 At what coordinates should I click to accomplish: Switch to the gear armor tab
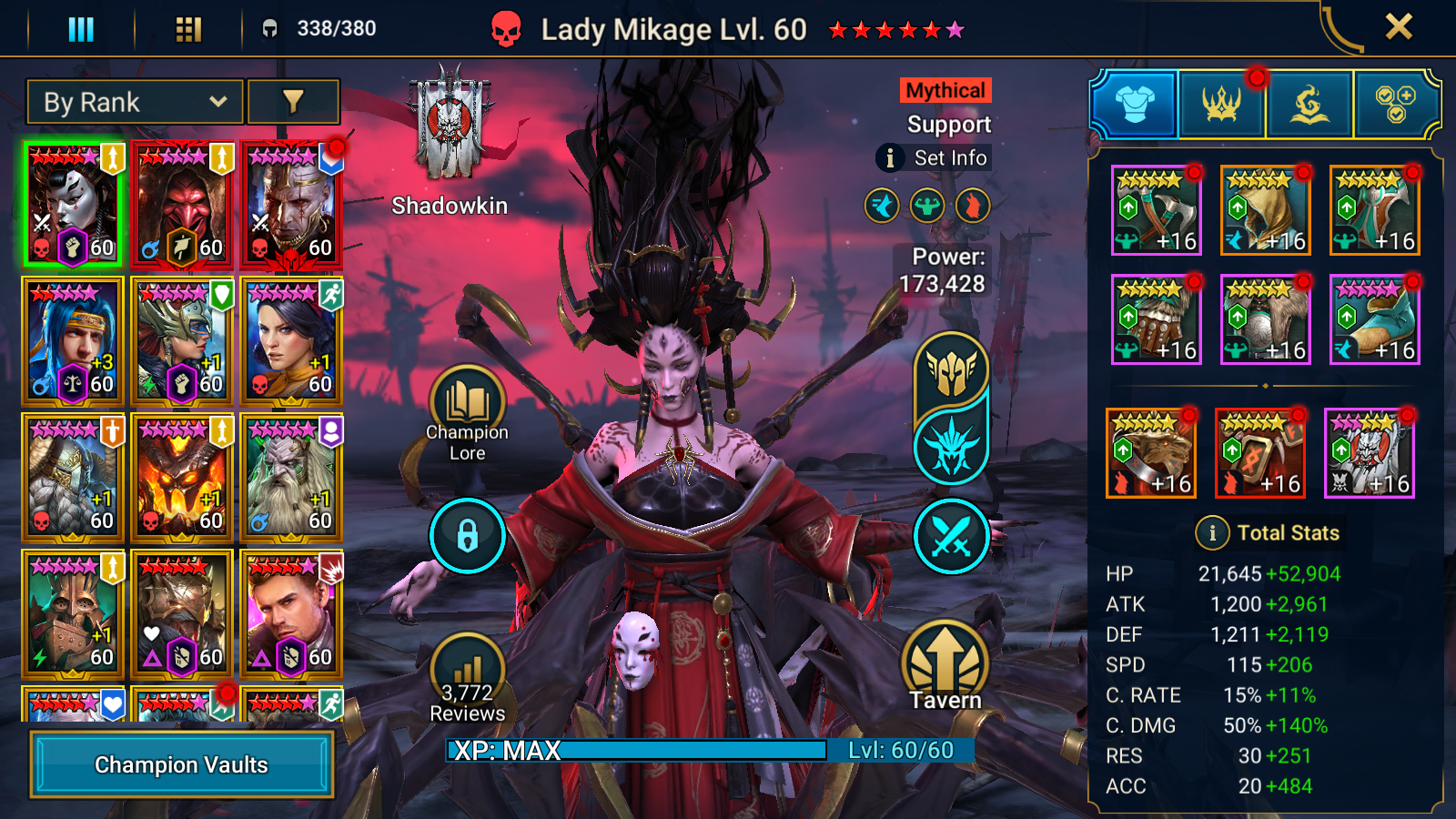click(x=1134, y=105)
